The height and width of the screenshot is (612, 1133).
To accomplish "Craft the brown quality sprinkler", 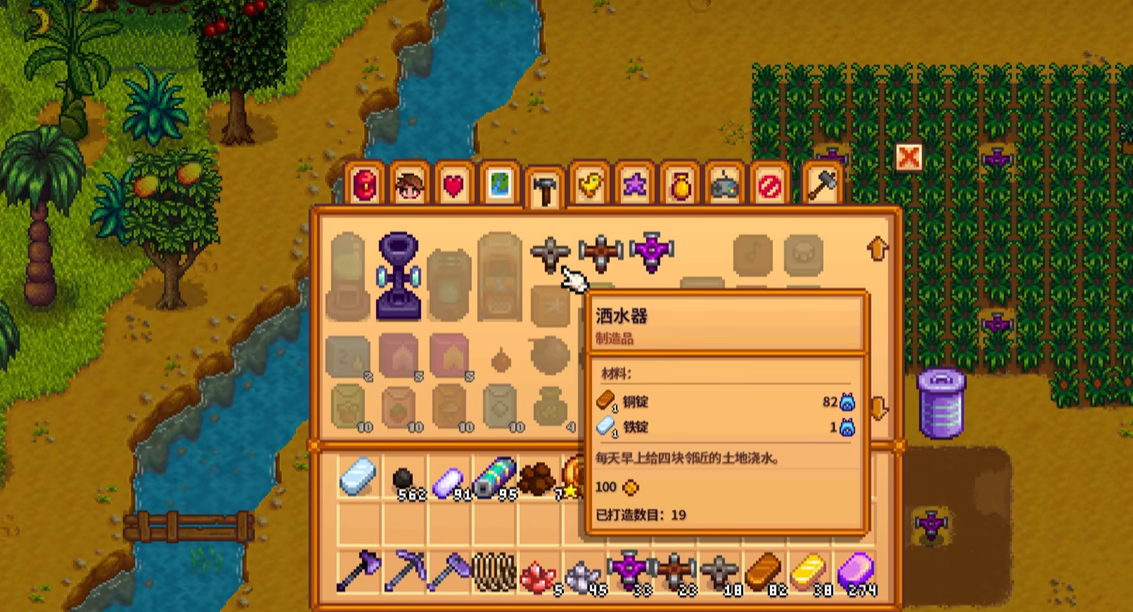I will click(x=600, y=254).
